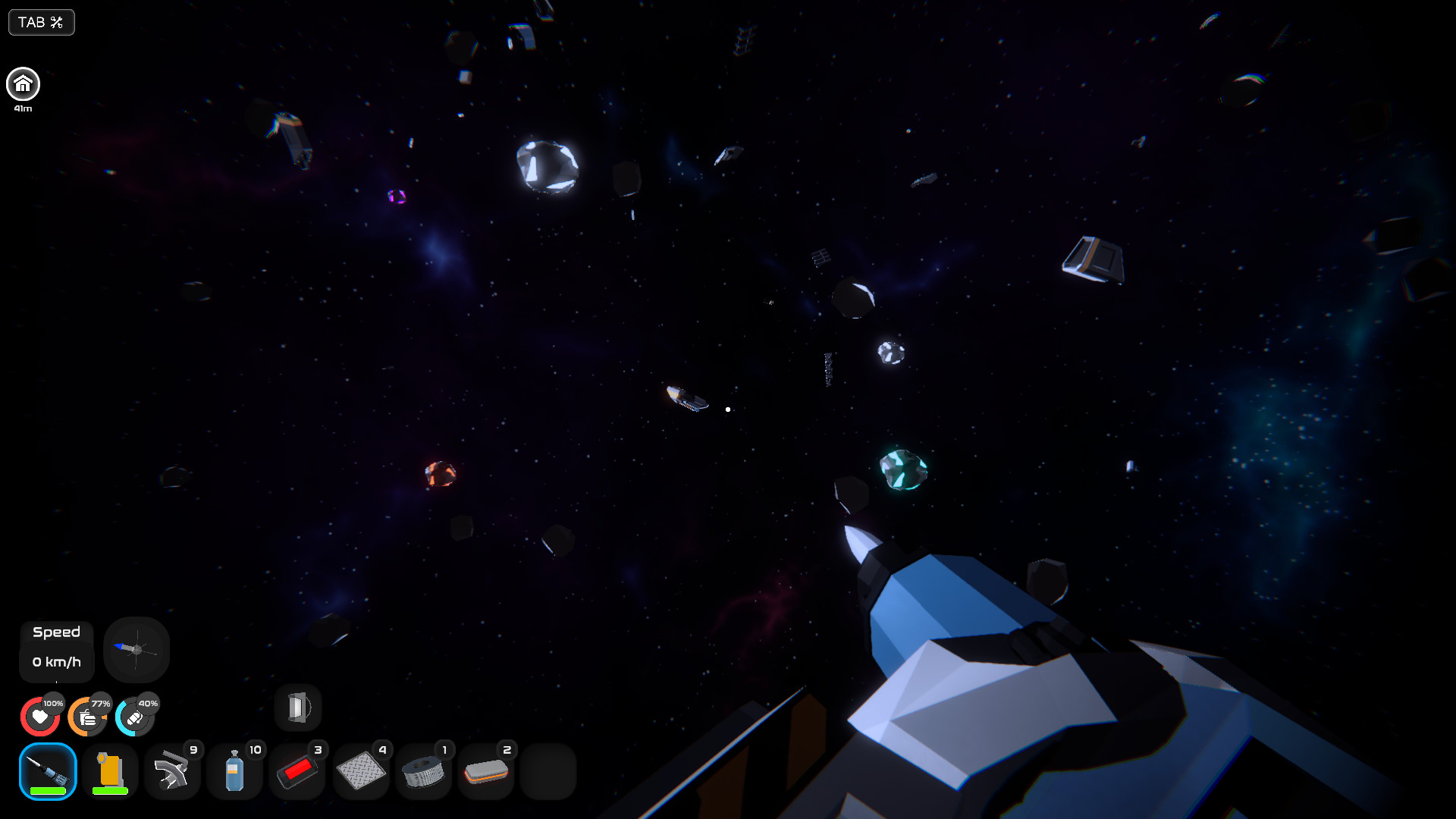Click the empty hotbar slot on the right
Image resolution: width=1456 pixels, height=819 pixels.
pyautogui.click(x=548, y=770)
